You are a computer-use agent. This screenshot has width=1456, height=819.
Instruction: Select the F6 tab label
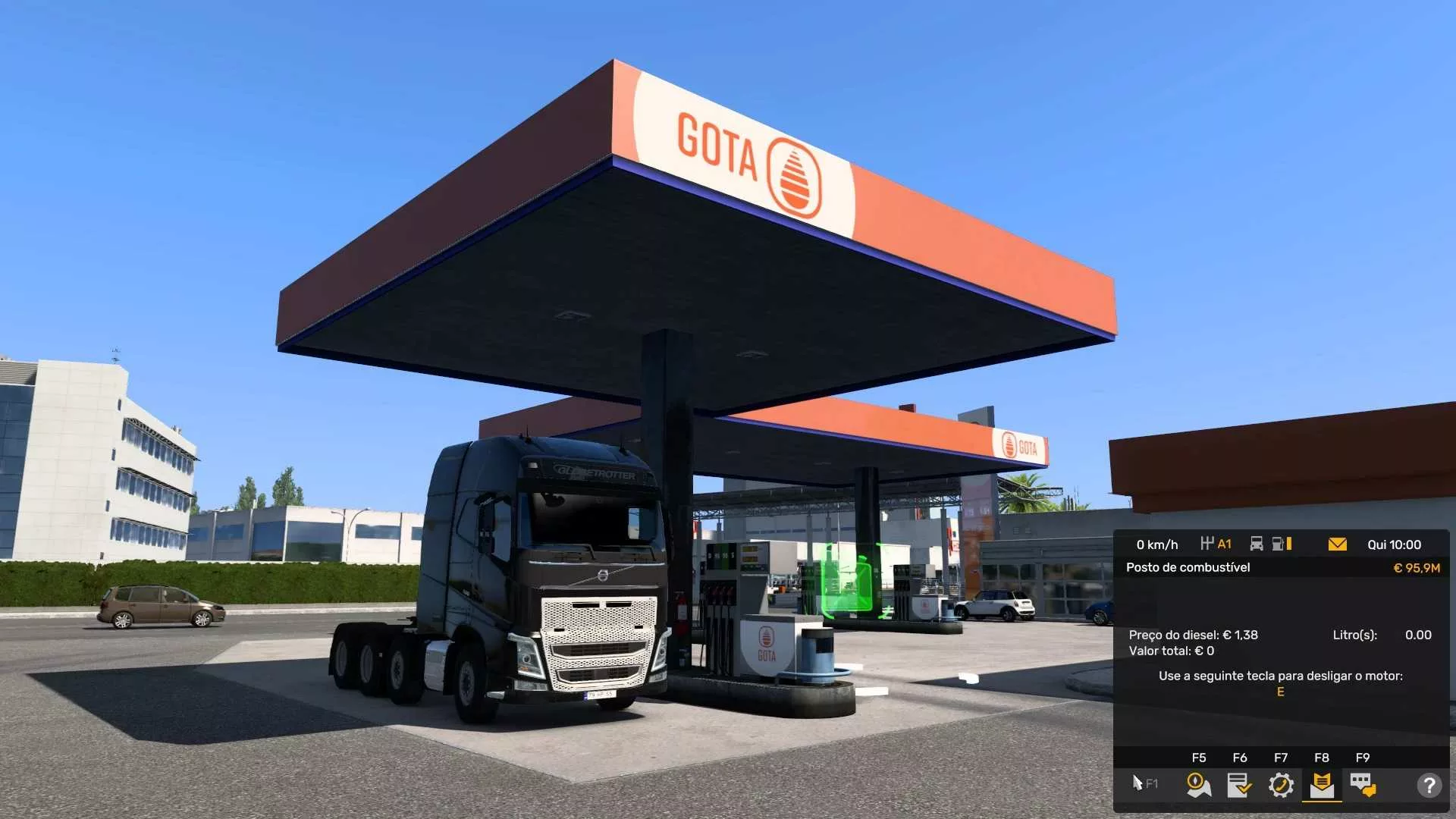pos(1238,758)
